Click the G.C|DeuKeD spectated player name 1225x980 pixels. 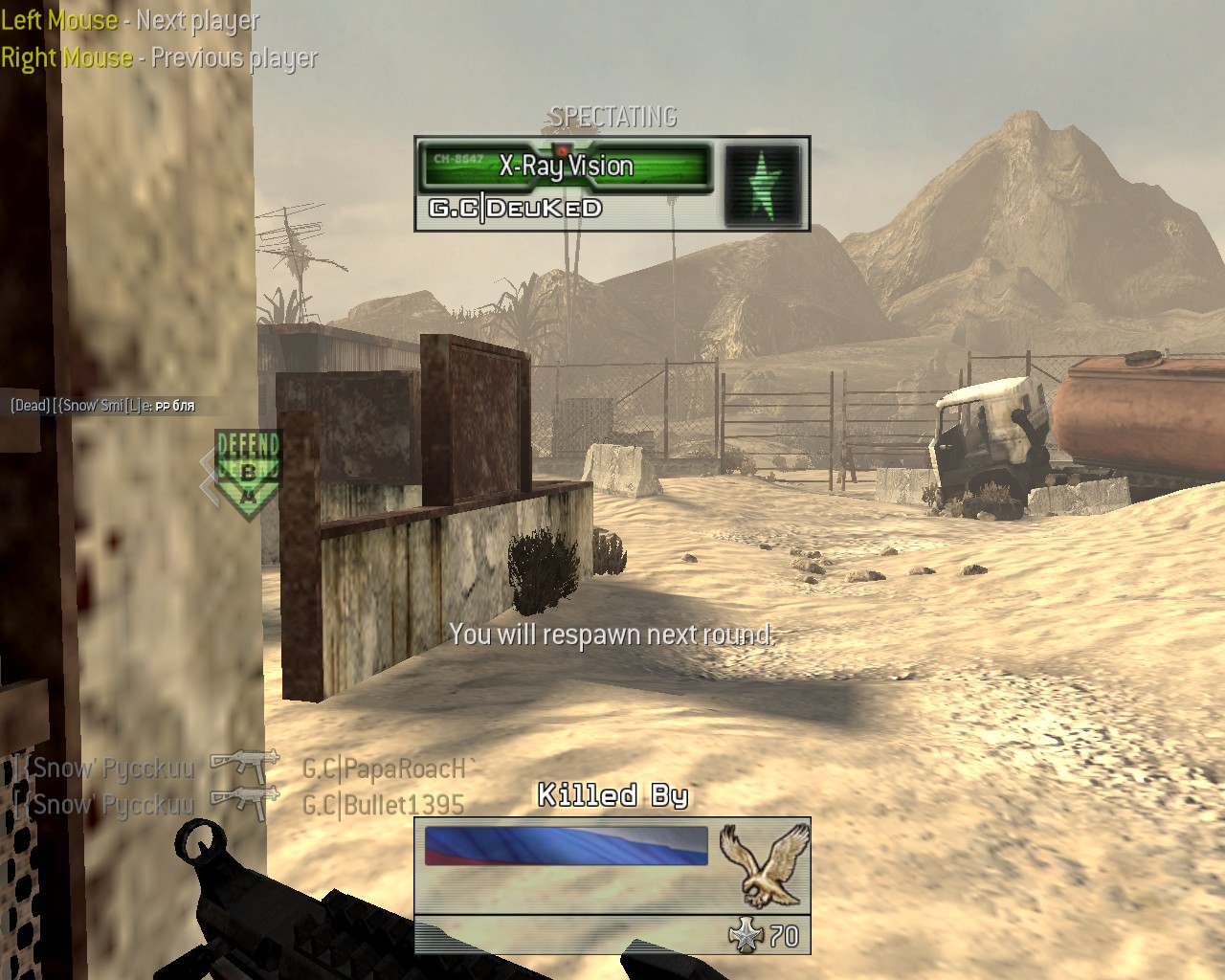pos(515,209)
